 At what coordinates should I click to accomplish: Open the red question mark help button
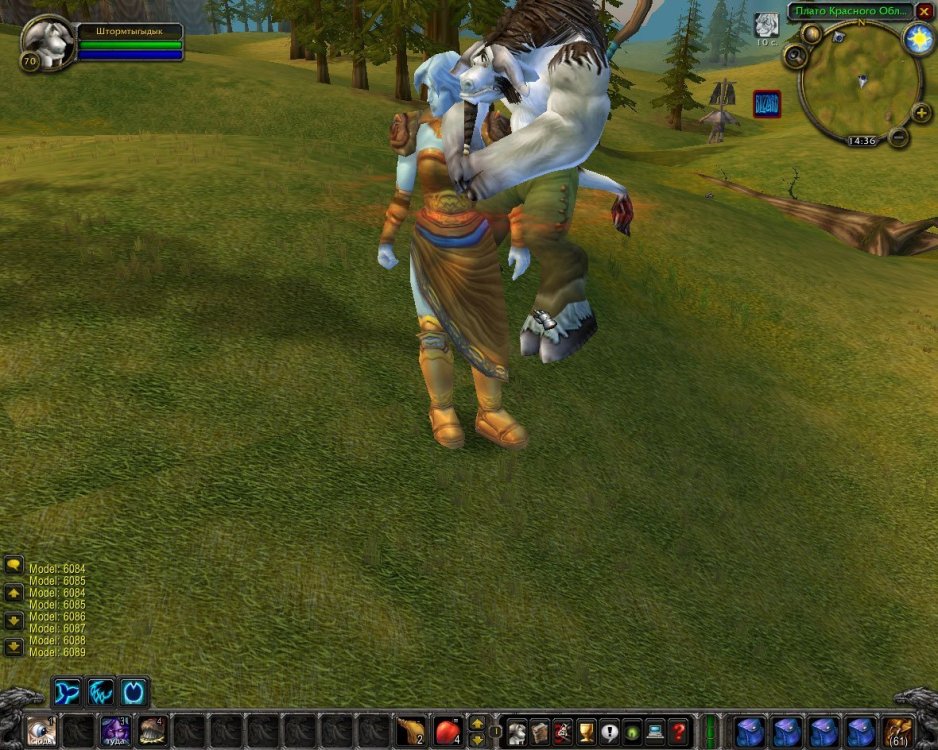click(x=678, y=732)
